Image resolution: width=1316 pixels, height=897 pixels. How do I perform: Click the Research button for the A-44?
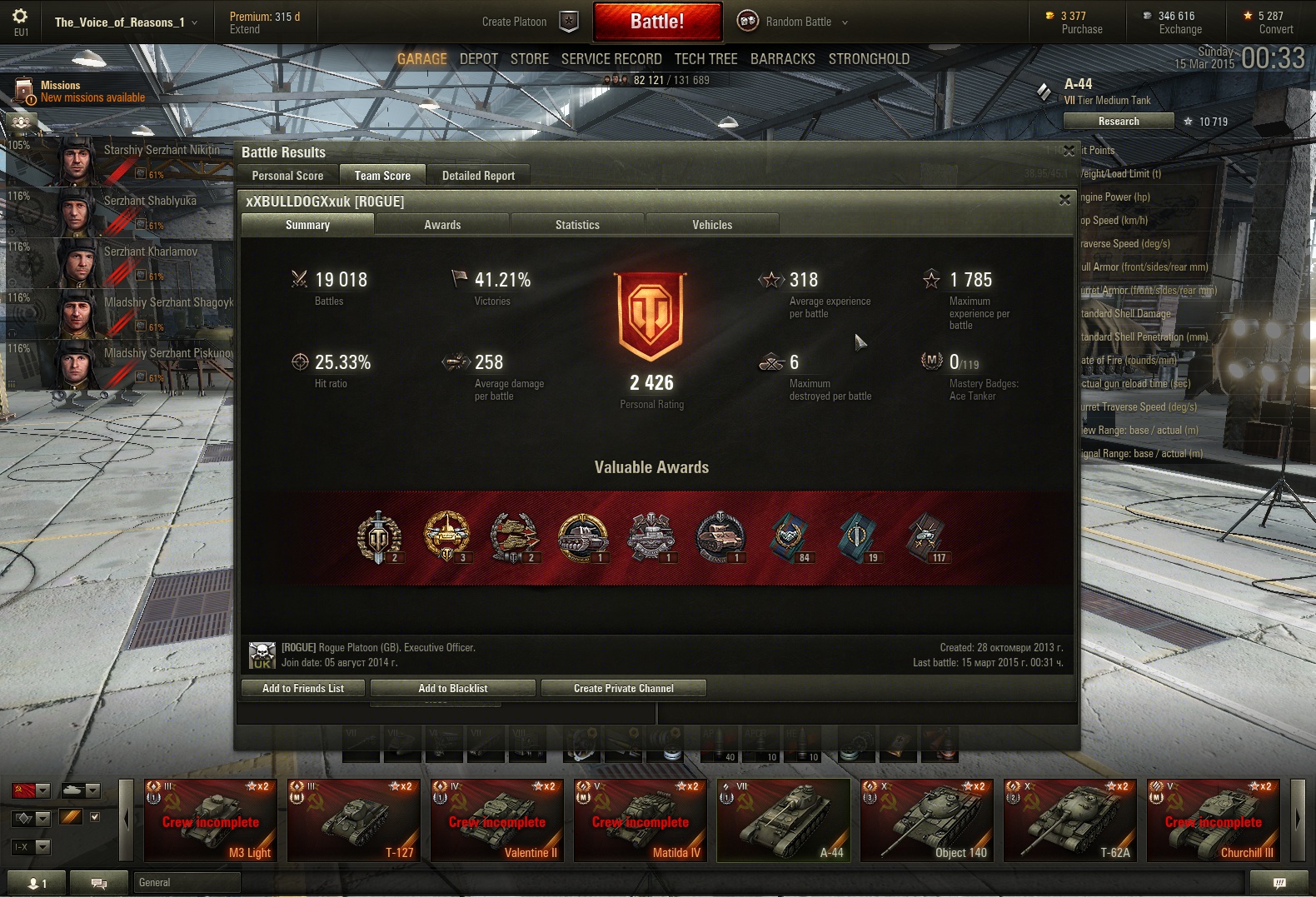pyautogui.click(x=1118, y=122)
